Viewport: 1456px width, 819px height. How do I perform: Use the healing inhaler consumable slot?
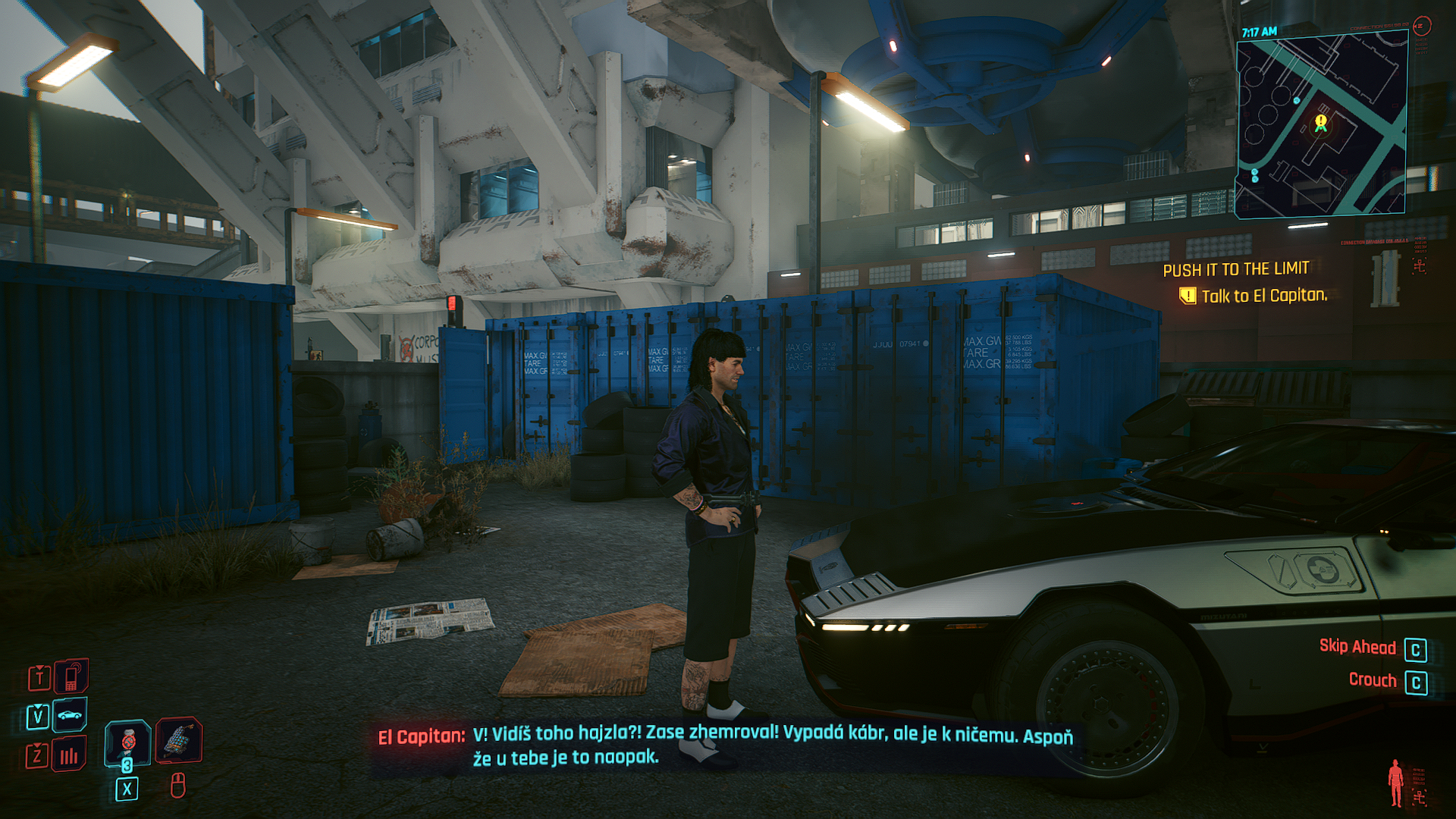(x=127, y=741)
